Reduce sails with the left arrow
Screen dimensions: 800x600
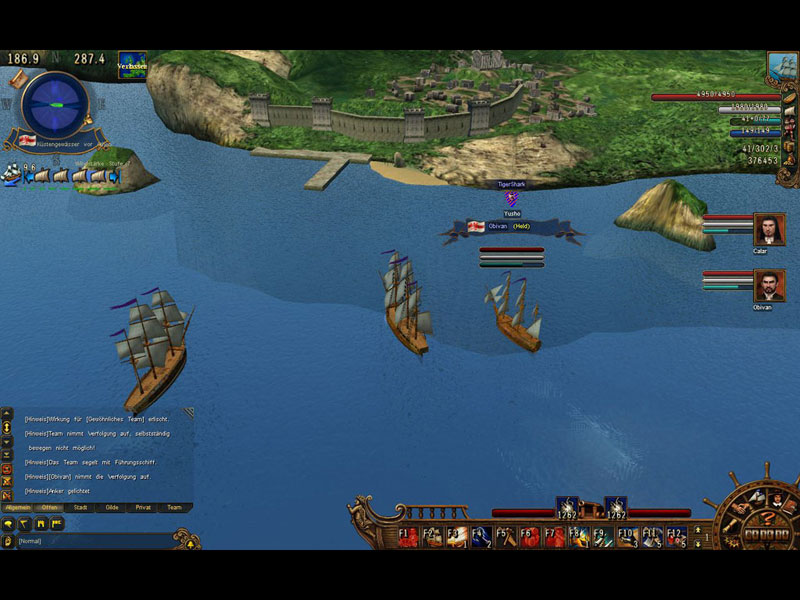tap(30, 177)
